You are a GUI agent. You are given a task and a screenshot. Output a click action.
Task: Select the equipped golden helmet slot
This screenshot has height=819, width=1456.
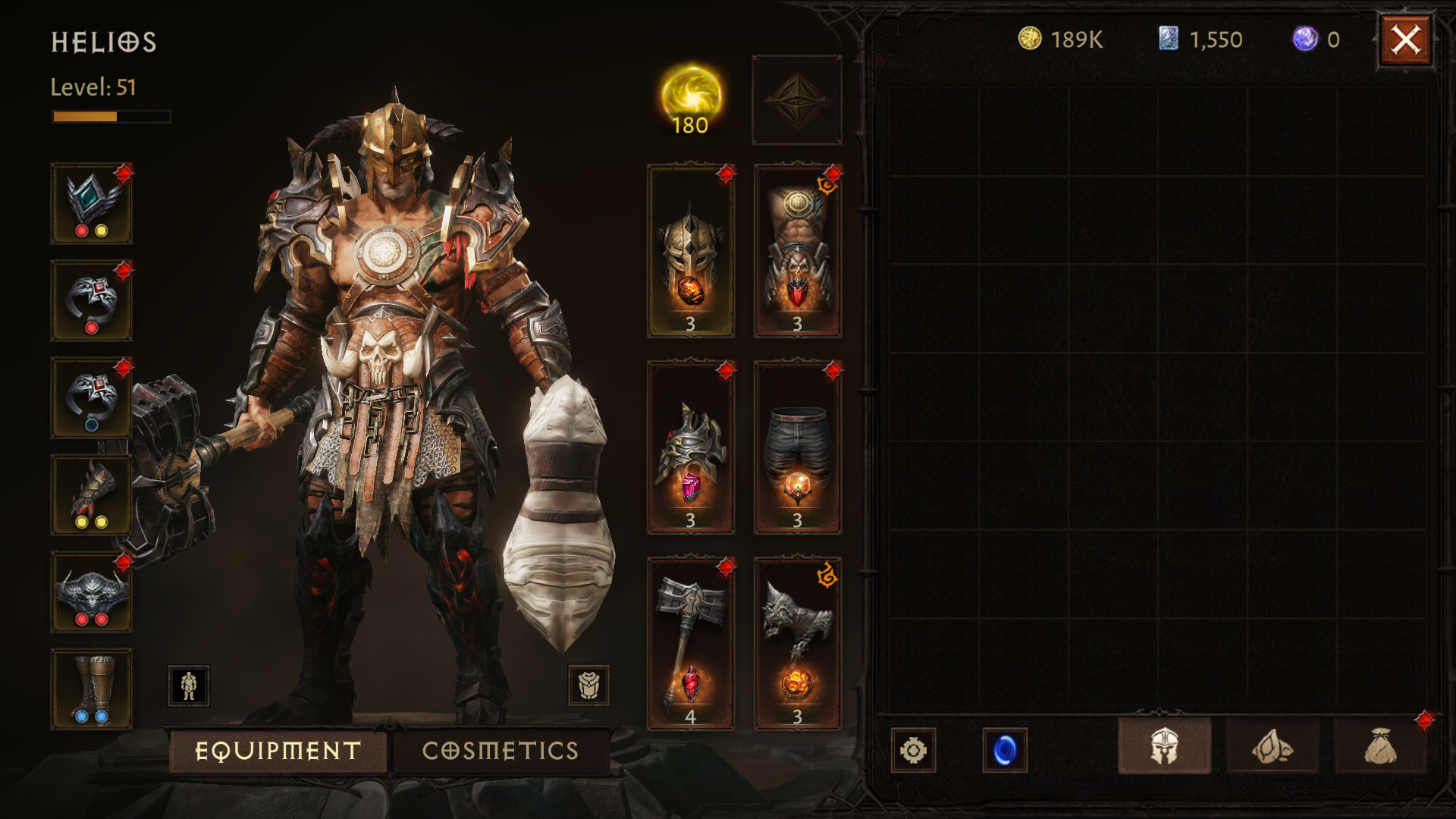690,251
